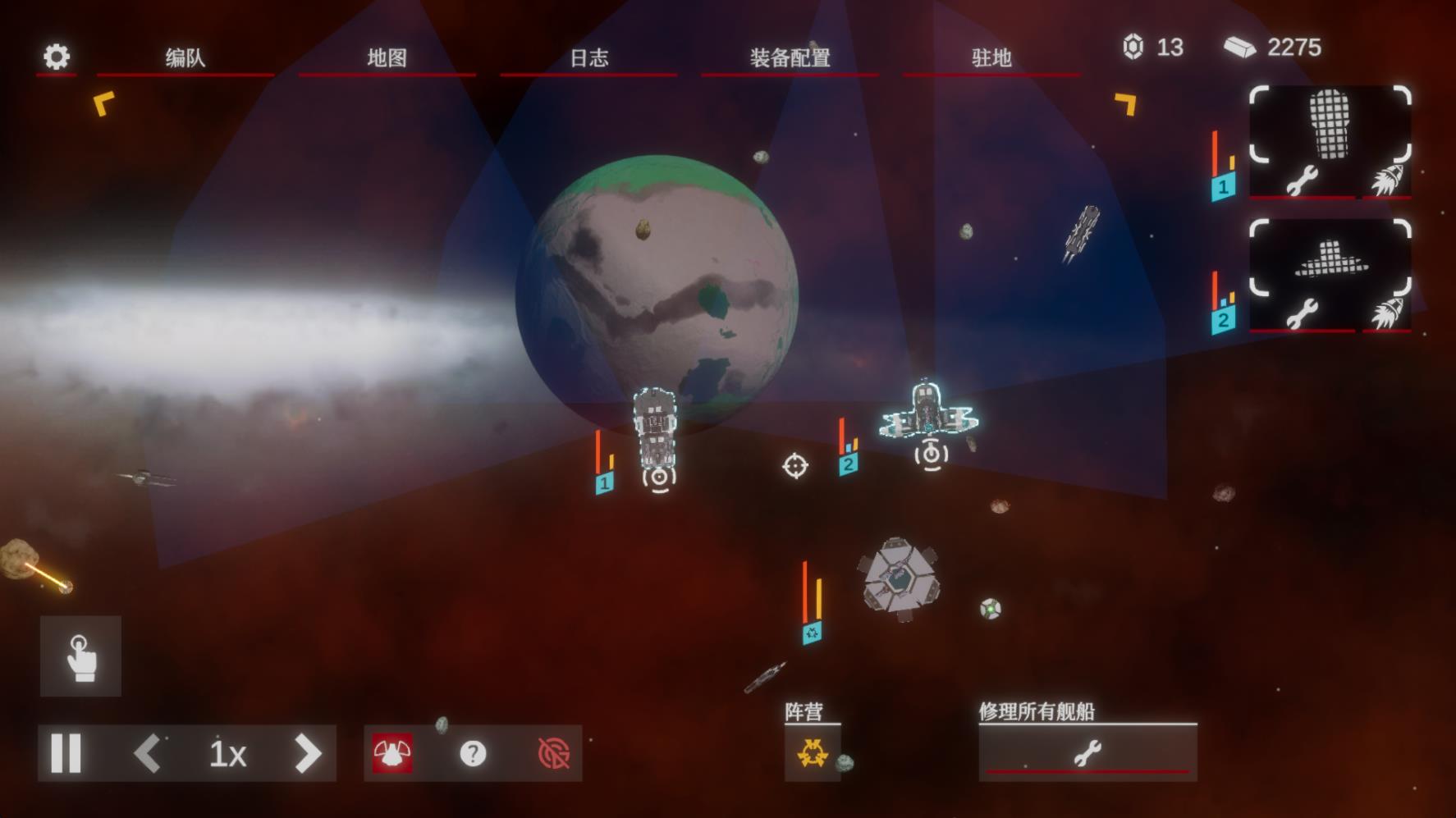Decrease game speed with left arrow

tap(148, 753)
